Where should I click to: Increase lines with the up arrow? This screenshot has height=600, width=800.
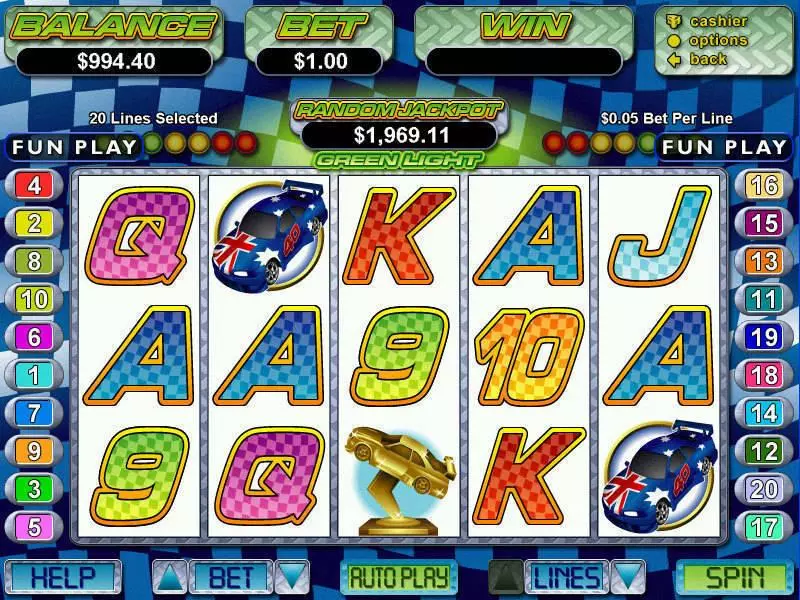point(507,577)
